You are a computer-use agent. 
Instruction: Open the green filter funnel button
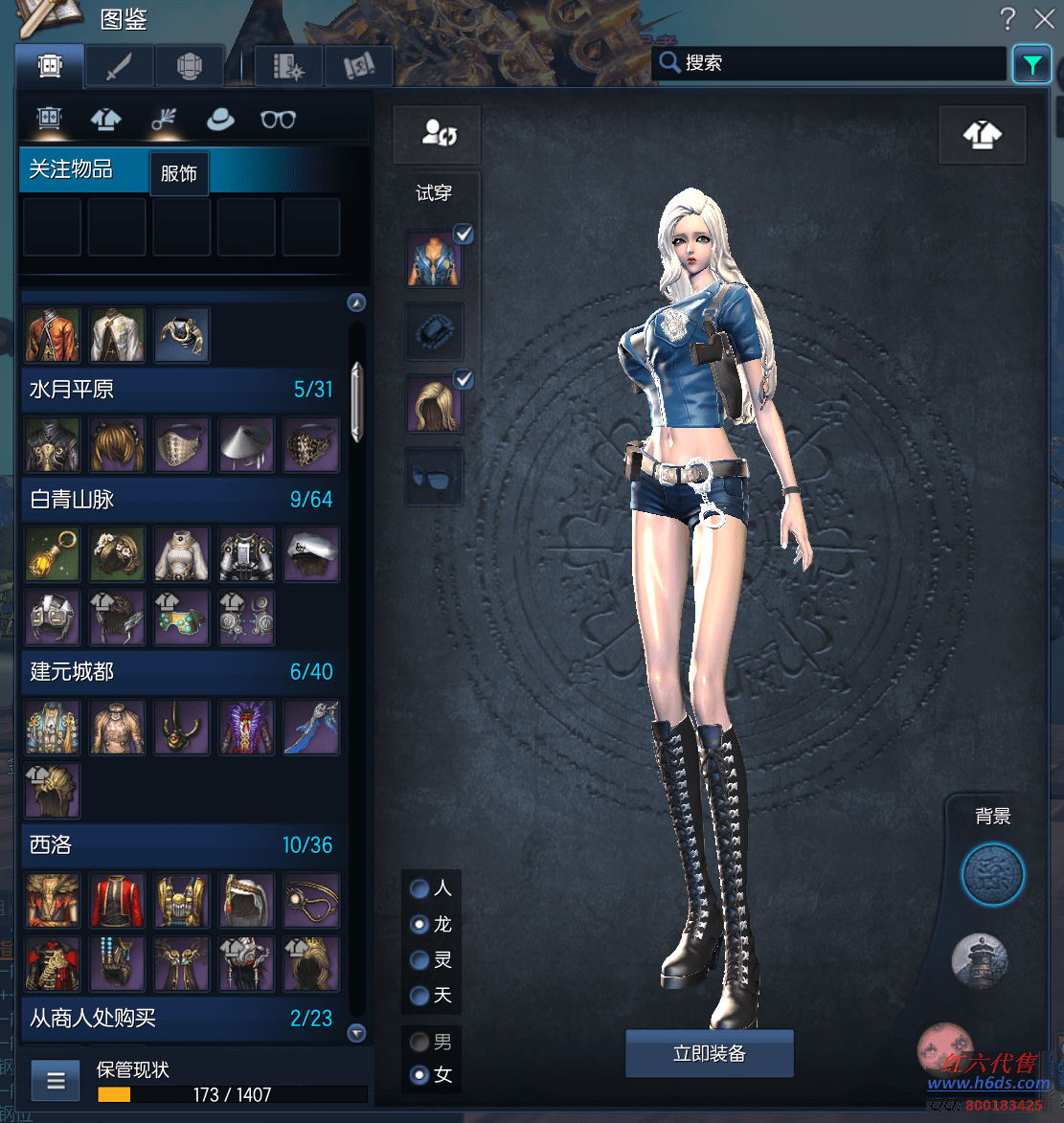(1031, 65)
